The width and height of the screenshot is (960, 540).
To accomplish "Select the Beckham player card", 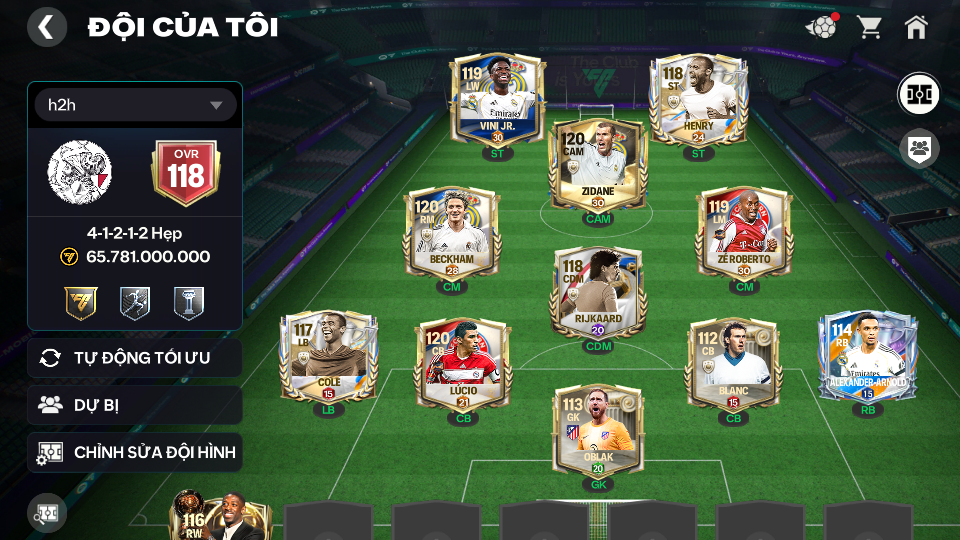I will [x=451, y=232].
